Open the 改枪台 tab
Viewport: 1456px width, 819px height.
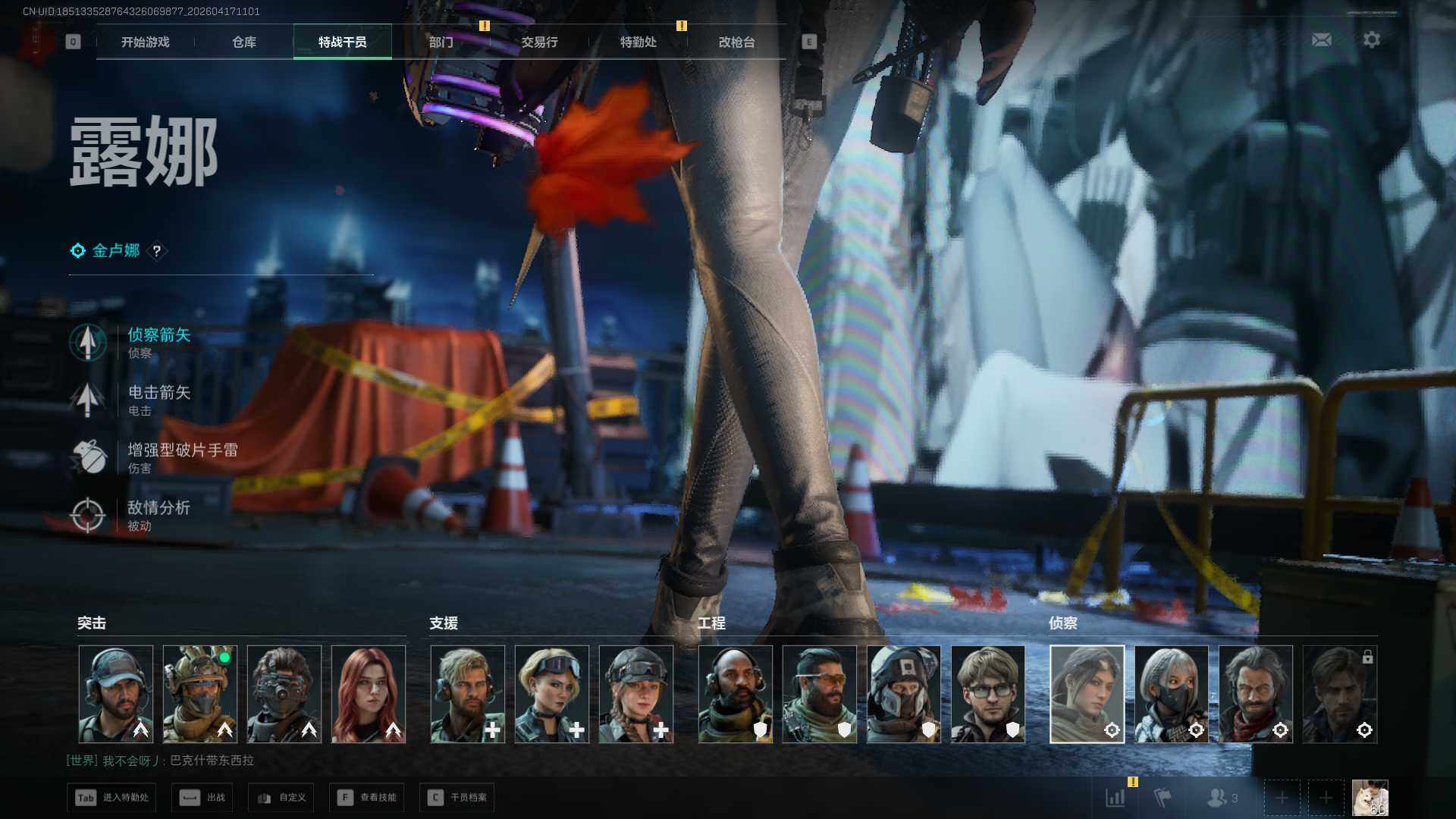tap(736, 42)
